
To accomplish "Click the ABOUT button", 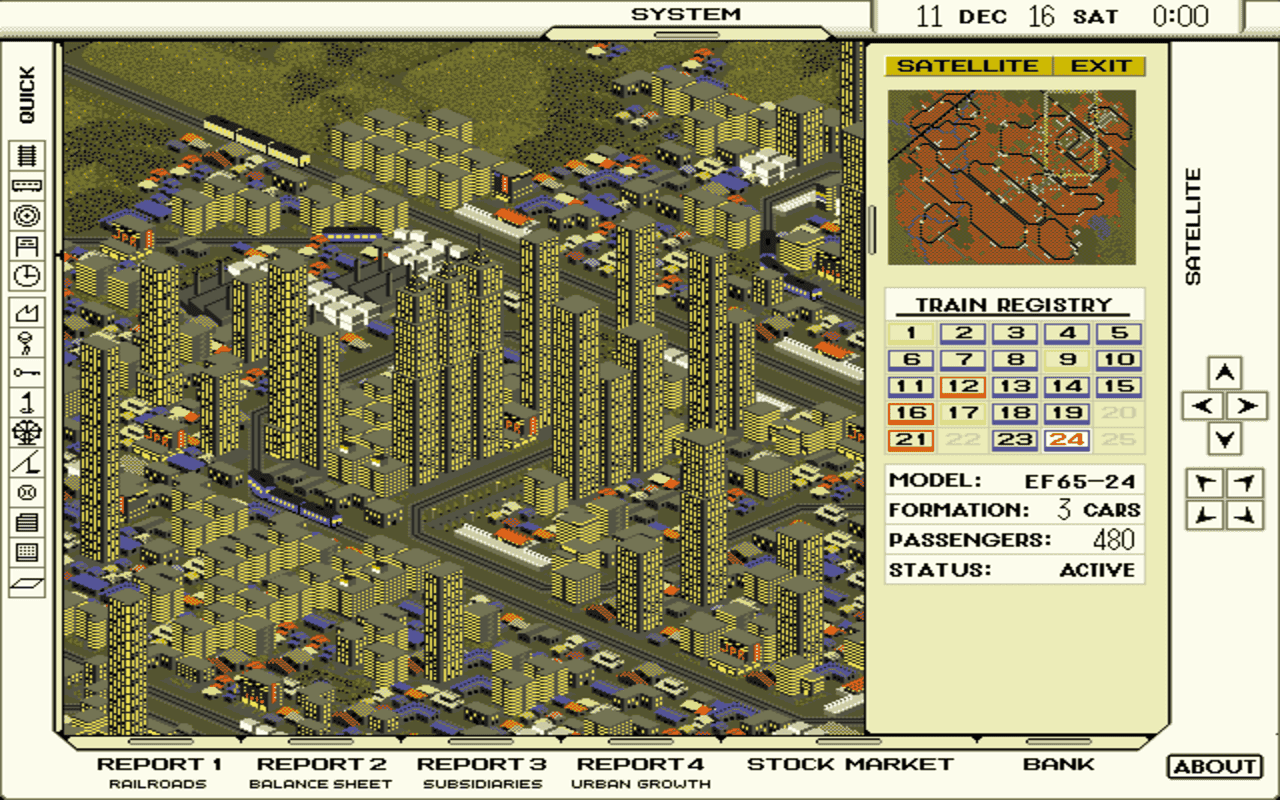I will click(1213, 764).
